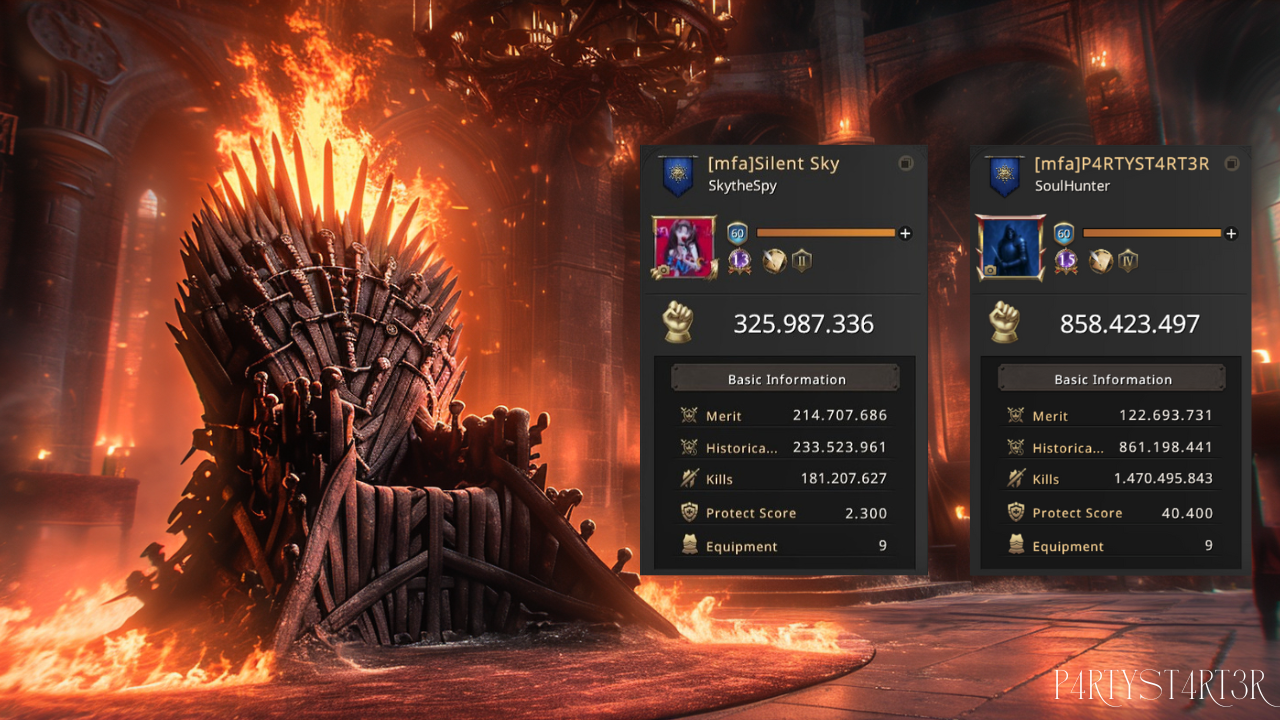This screenshot has width=1280, height=720.
Task: Open SkytheSpy's avatar portrait
Action: tap(685, 247)
